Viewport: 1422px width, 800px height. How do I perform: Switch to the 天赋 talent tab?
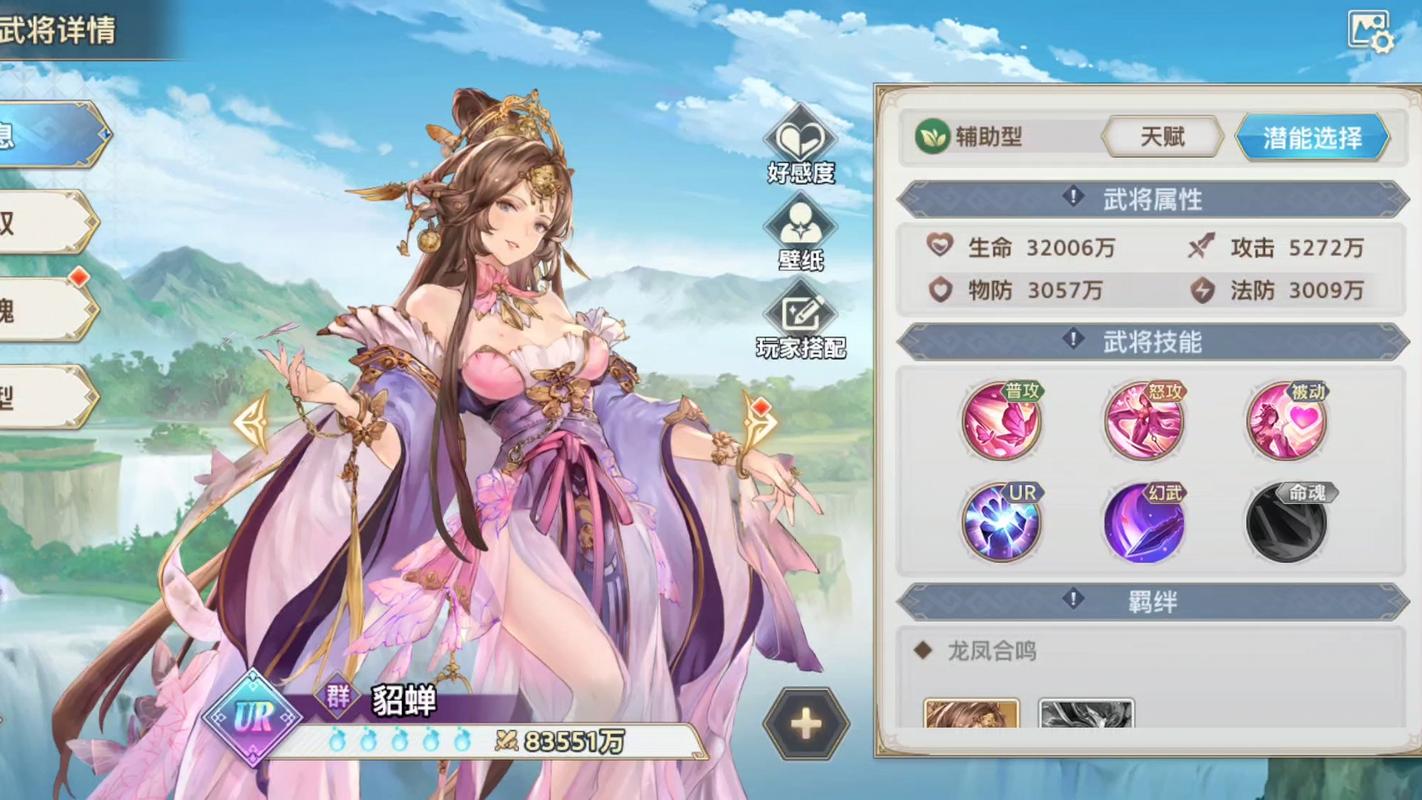point(1162,137)
